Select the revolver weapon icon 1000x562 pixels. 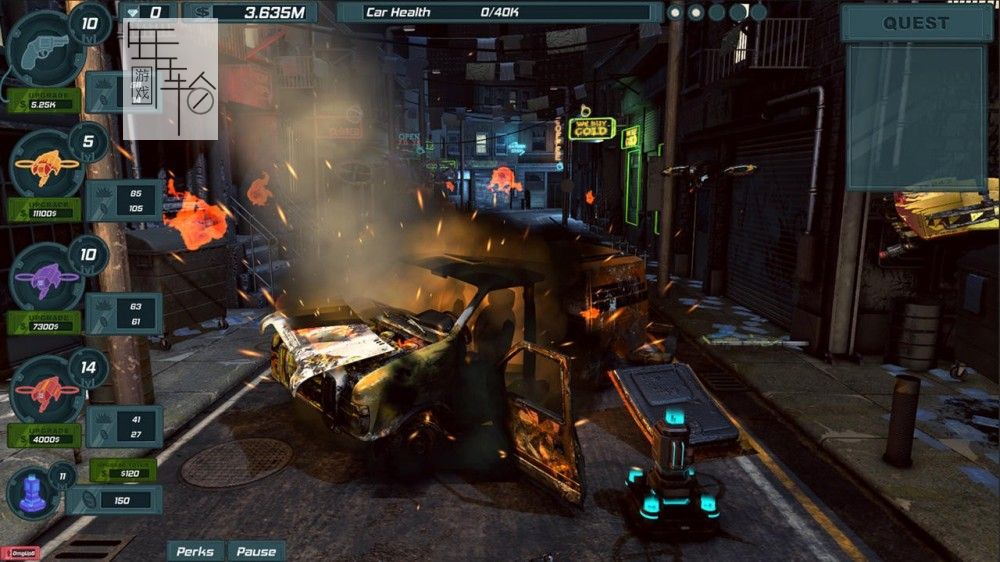tap(45, 47)
